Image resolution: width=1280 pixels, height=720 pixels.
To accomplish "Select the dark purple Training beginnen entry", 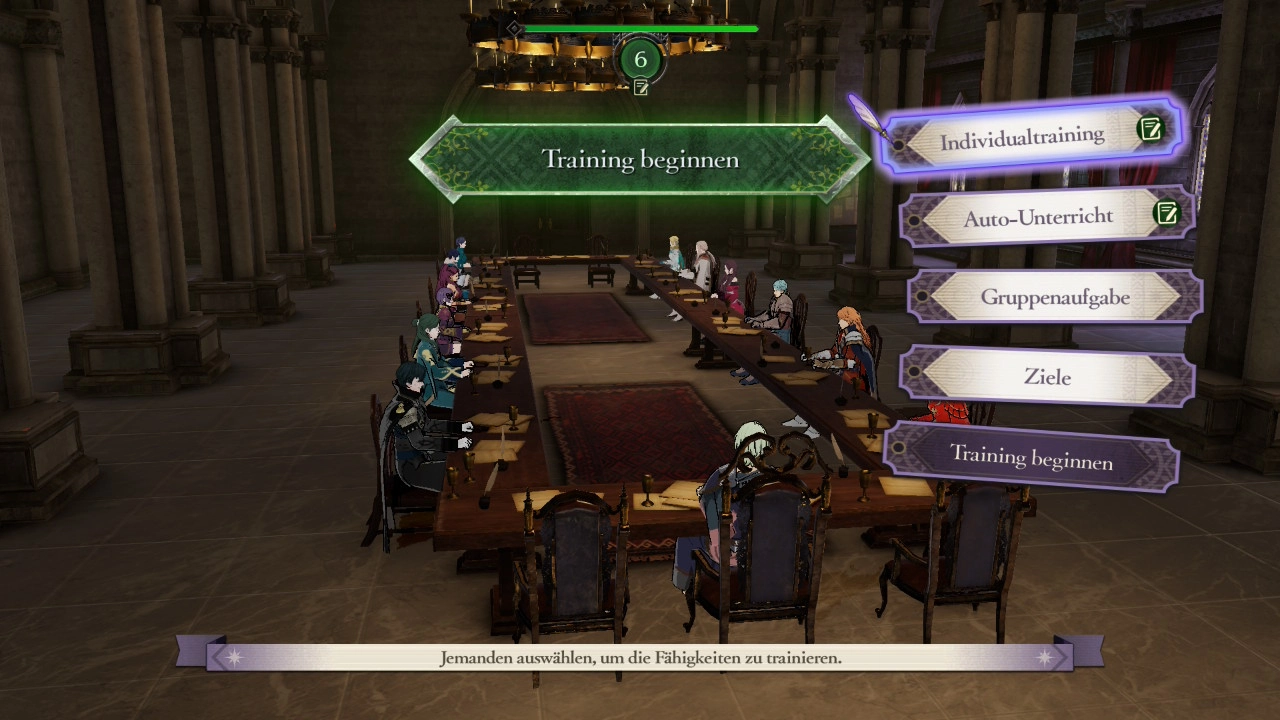I will click(1030, 457).
